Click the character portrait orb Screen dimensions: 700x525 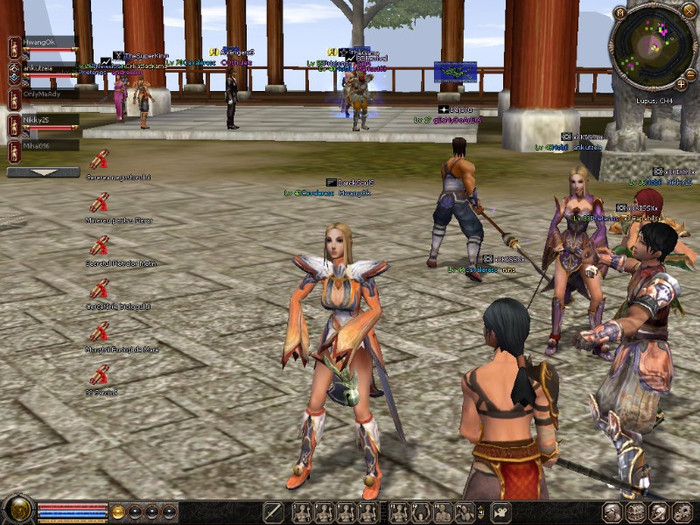tap(18, 511)
